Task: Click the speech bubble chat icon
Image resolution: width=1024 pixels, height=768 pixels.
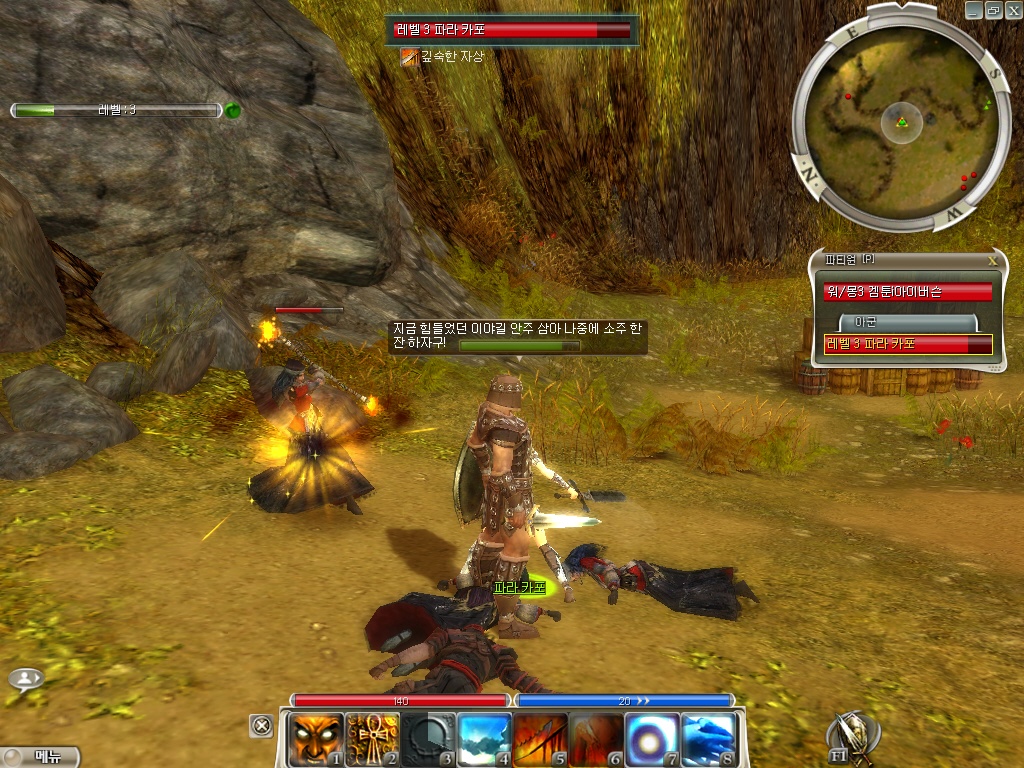Action: coord(25,679)
